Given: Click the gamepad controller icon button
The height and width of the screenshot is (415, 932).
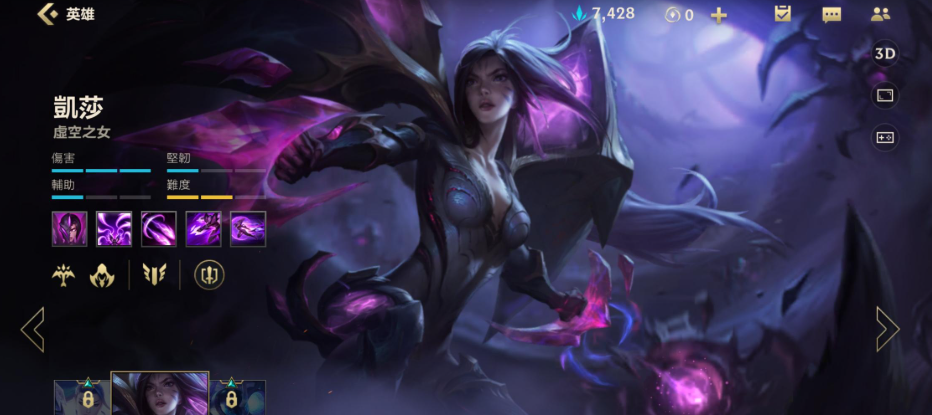Looking at the screenshot, I should pos(885,137).
